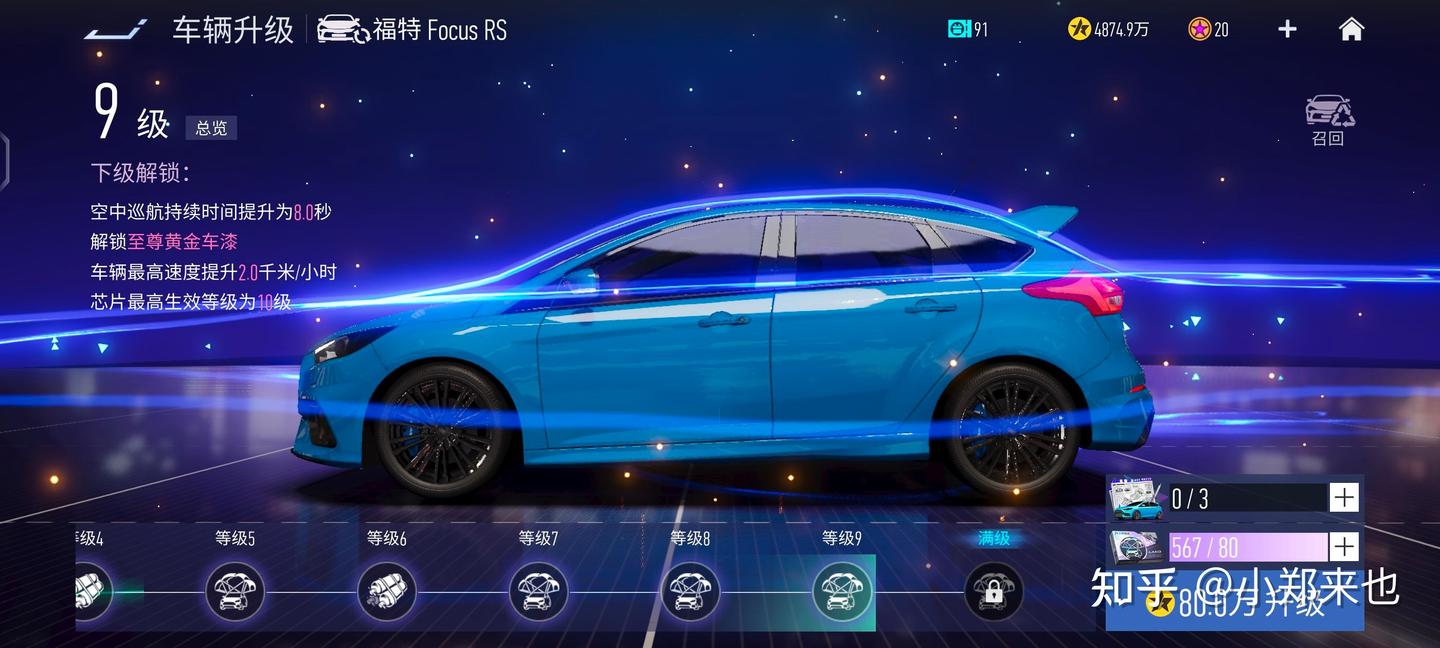1440x648 pixels.
Task: Check the gold coin balance 4874.9万
Action: coord(1108,30)
